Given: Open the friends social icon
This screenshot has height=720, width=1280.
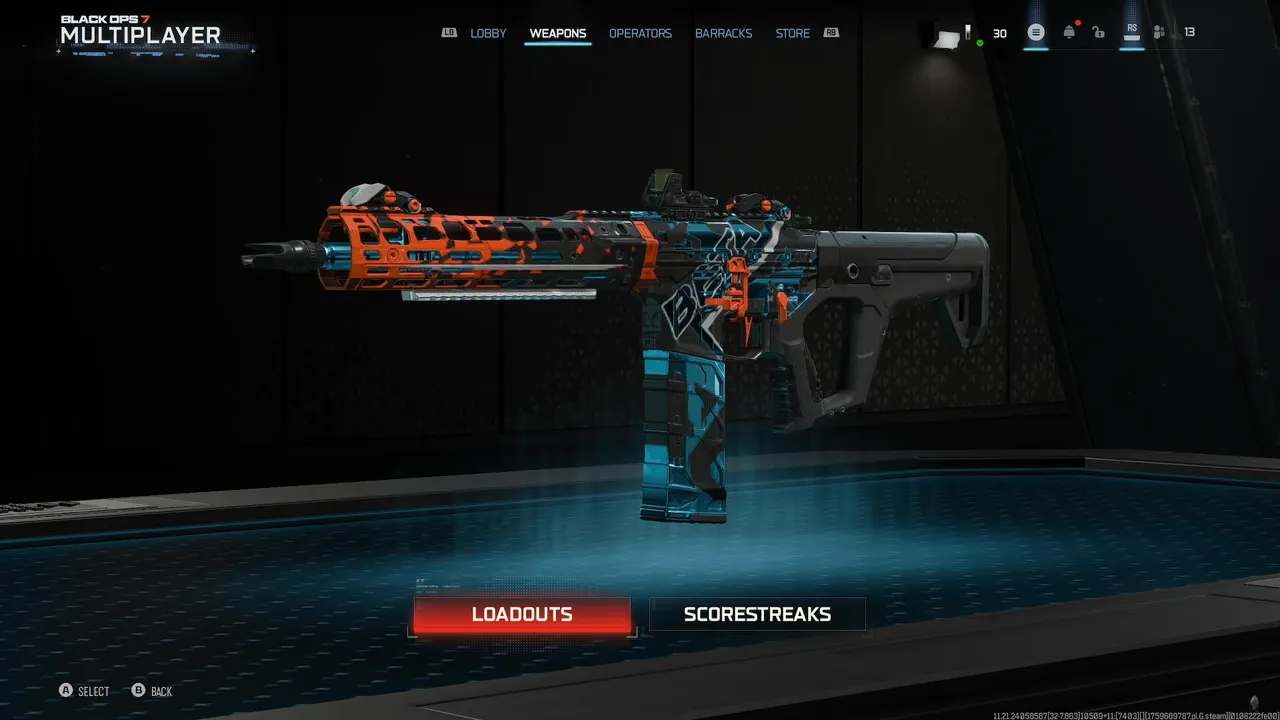Looking at the screenshot, I should click(x=1159, y=33).
